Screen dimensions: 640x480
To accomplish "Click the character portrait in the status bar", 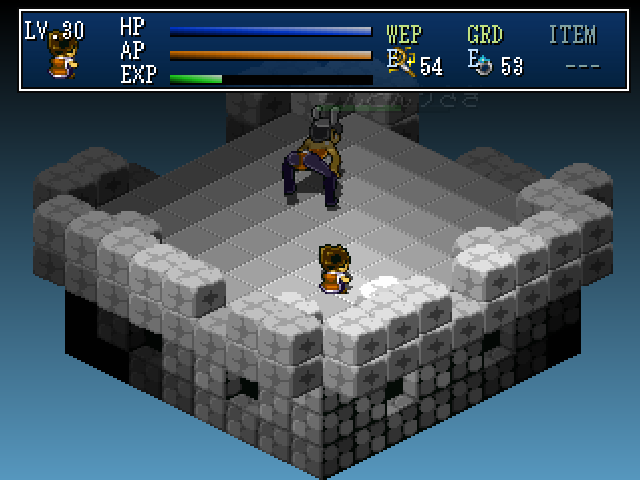I will pyautogui.click(x=63, y=58).
